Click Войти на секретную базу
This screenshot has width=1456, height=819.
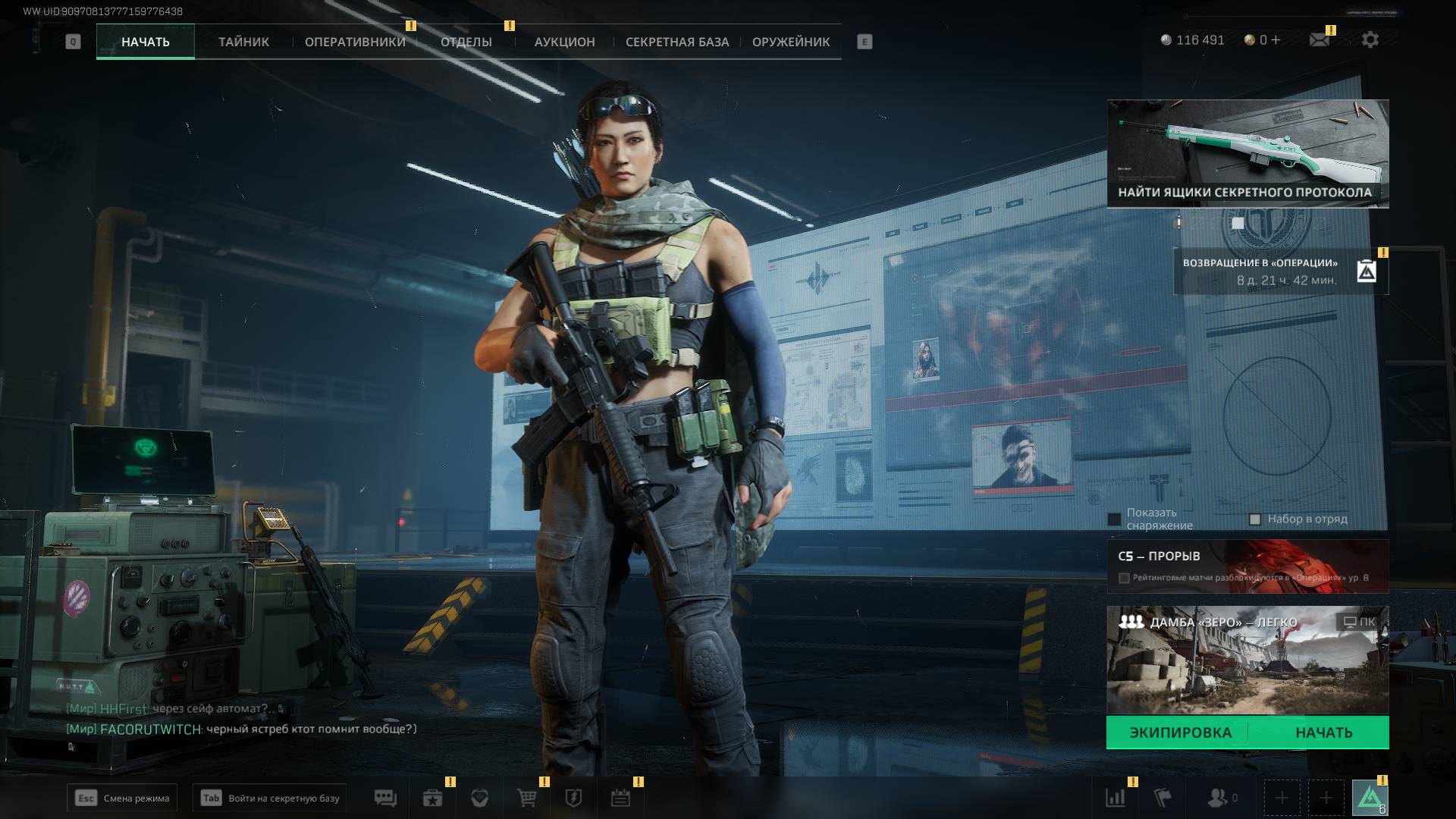point(269,798)
